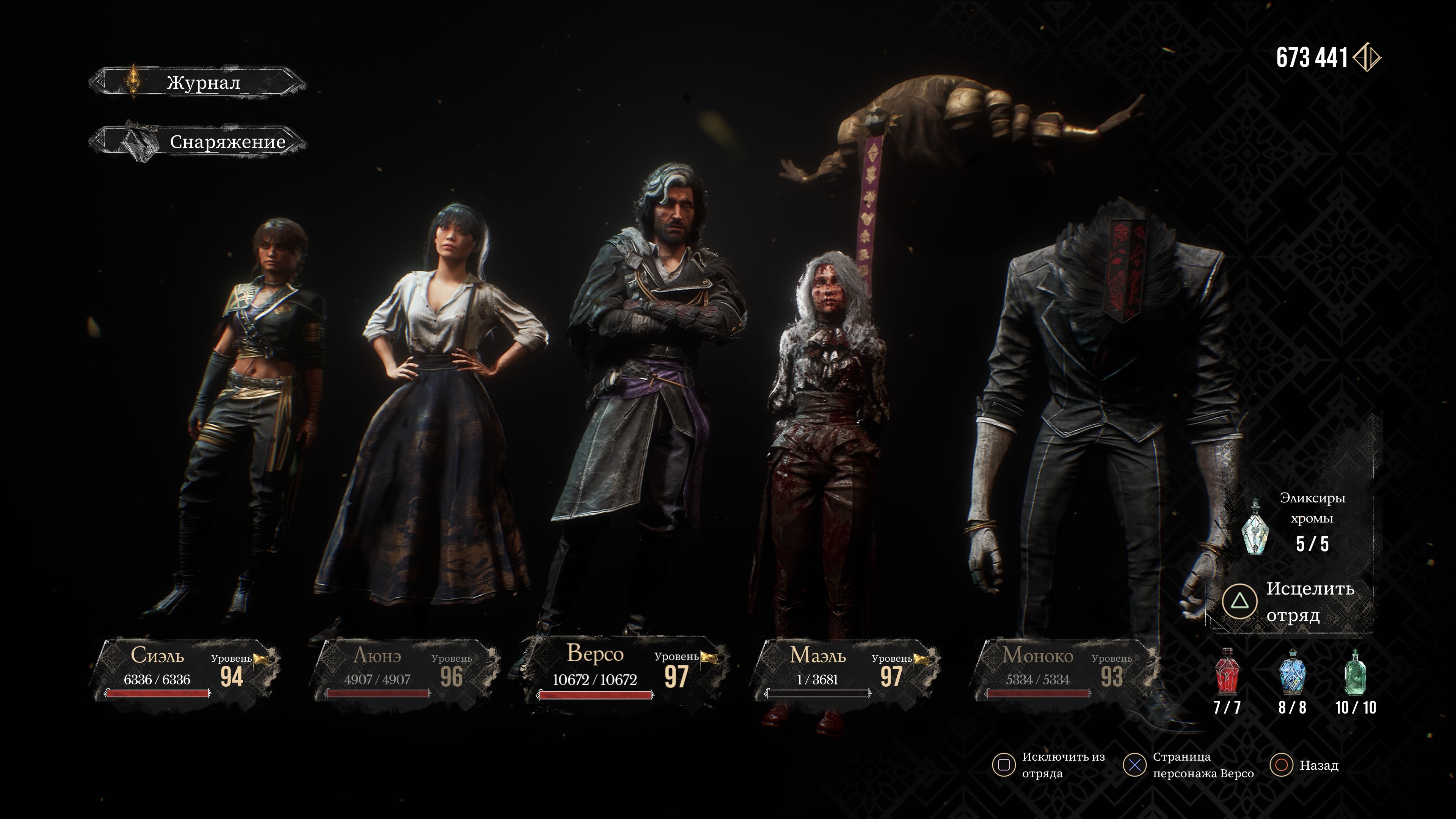Open the Журнал menu entry

pos(198,83)
